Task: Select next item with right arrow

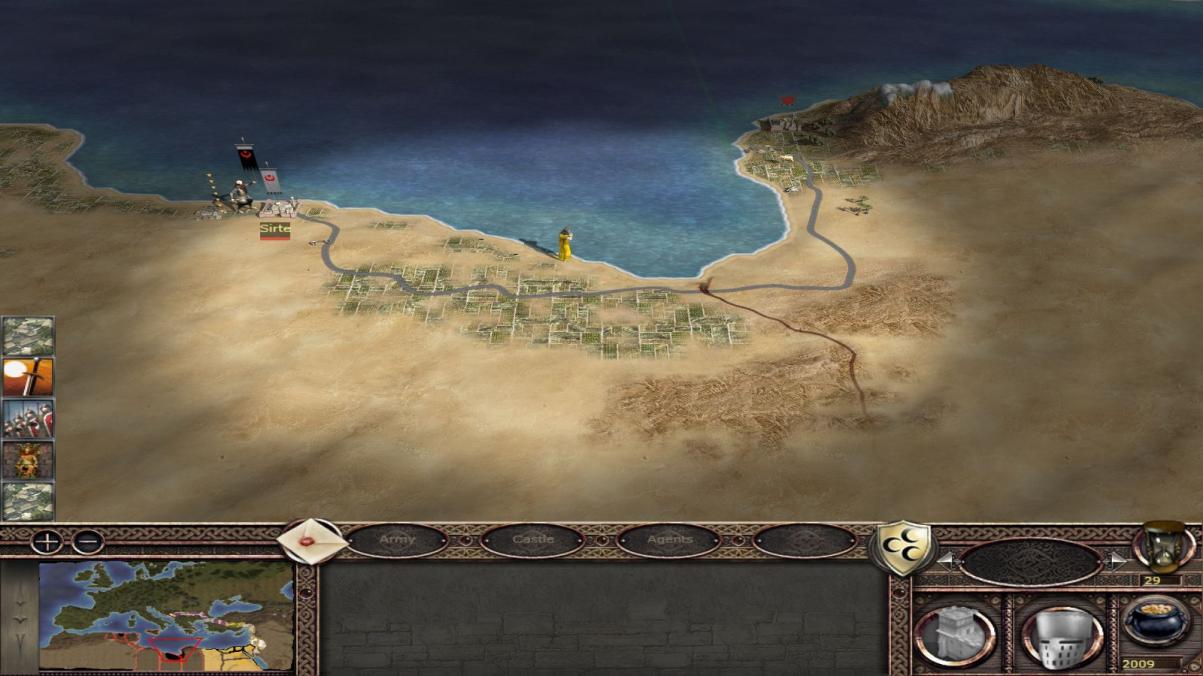Action: coord(1116,560)
